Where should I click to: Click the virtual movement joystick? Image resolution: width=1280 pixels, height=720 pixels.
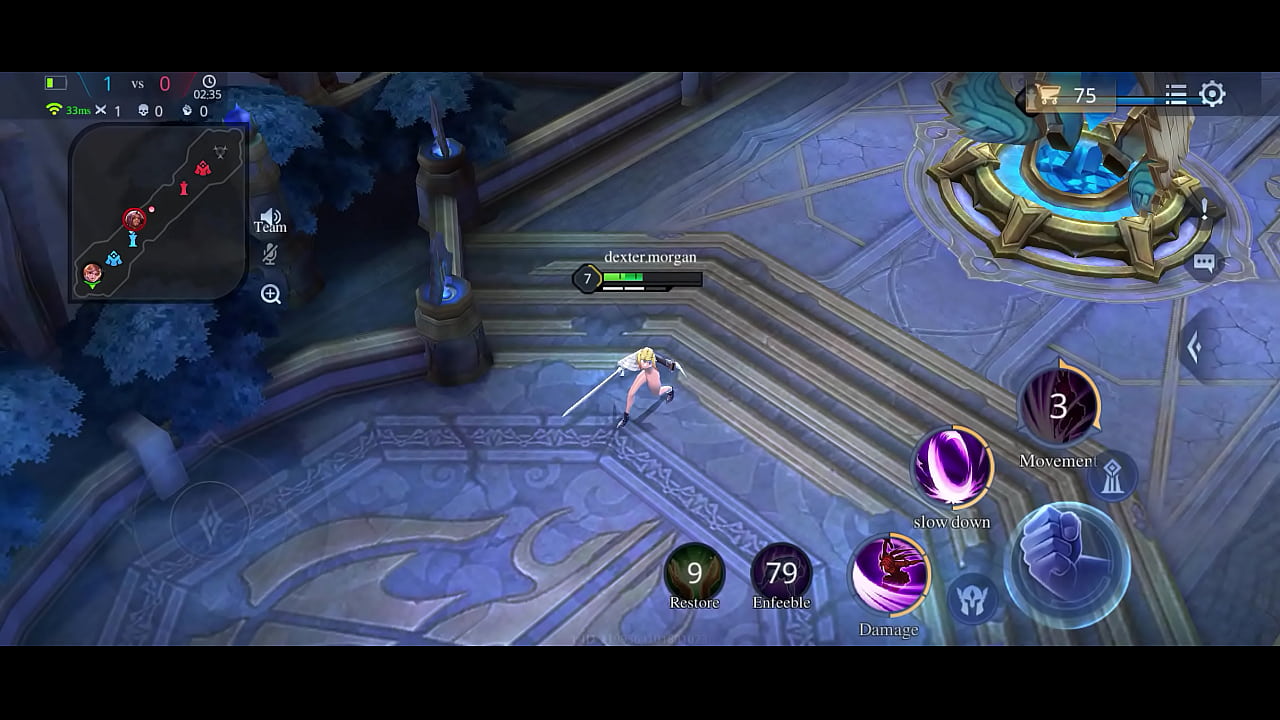click(x=210, y=520)
